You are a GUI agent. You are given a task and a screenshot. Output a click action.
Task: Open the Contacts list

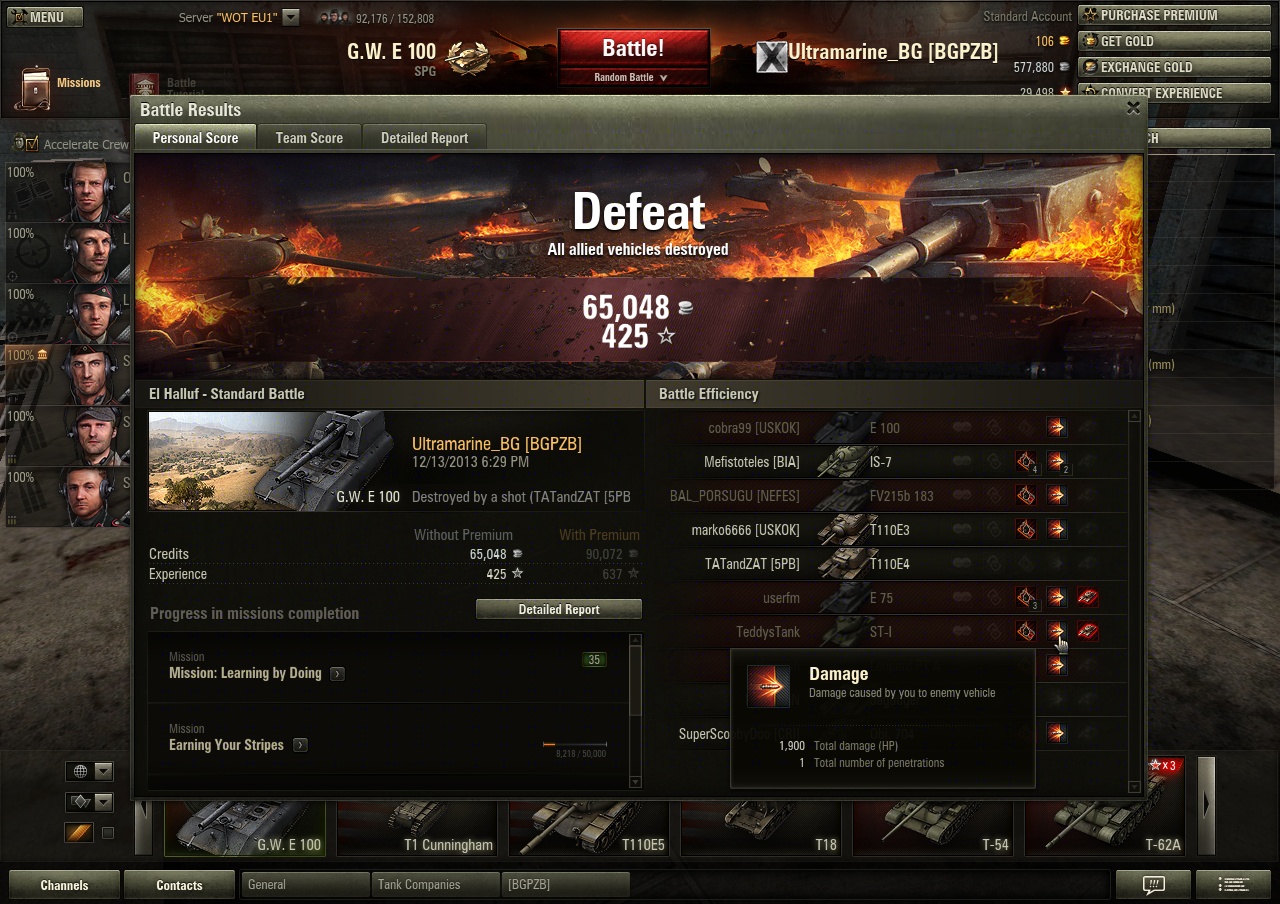point(179,885)
